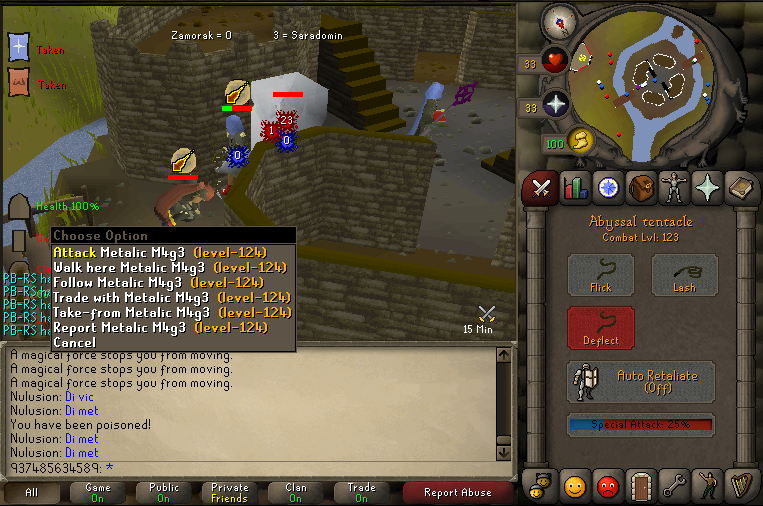
Task: Toggle the Public chat filter
Action: point(164,492)
